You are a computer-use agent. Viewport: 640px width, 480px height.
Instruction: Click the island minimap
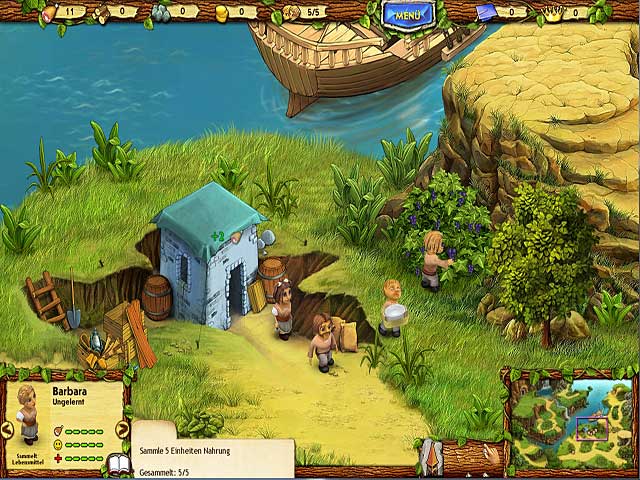571,418
